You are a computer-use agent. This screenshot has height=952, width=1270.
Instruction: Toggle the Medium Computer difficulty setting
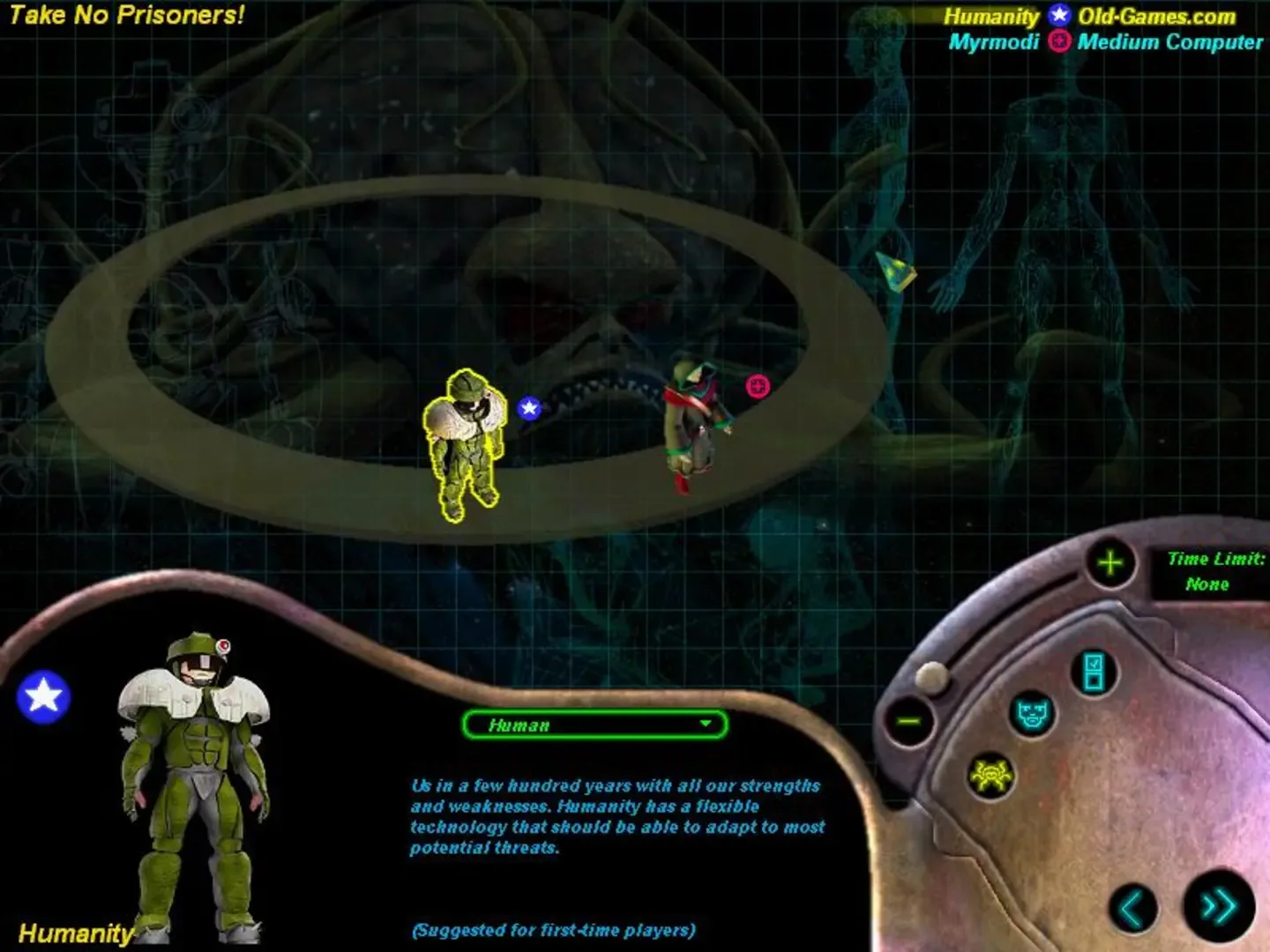[x=1166, y=41]
